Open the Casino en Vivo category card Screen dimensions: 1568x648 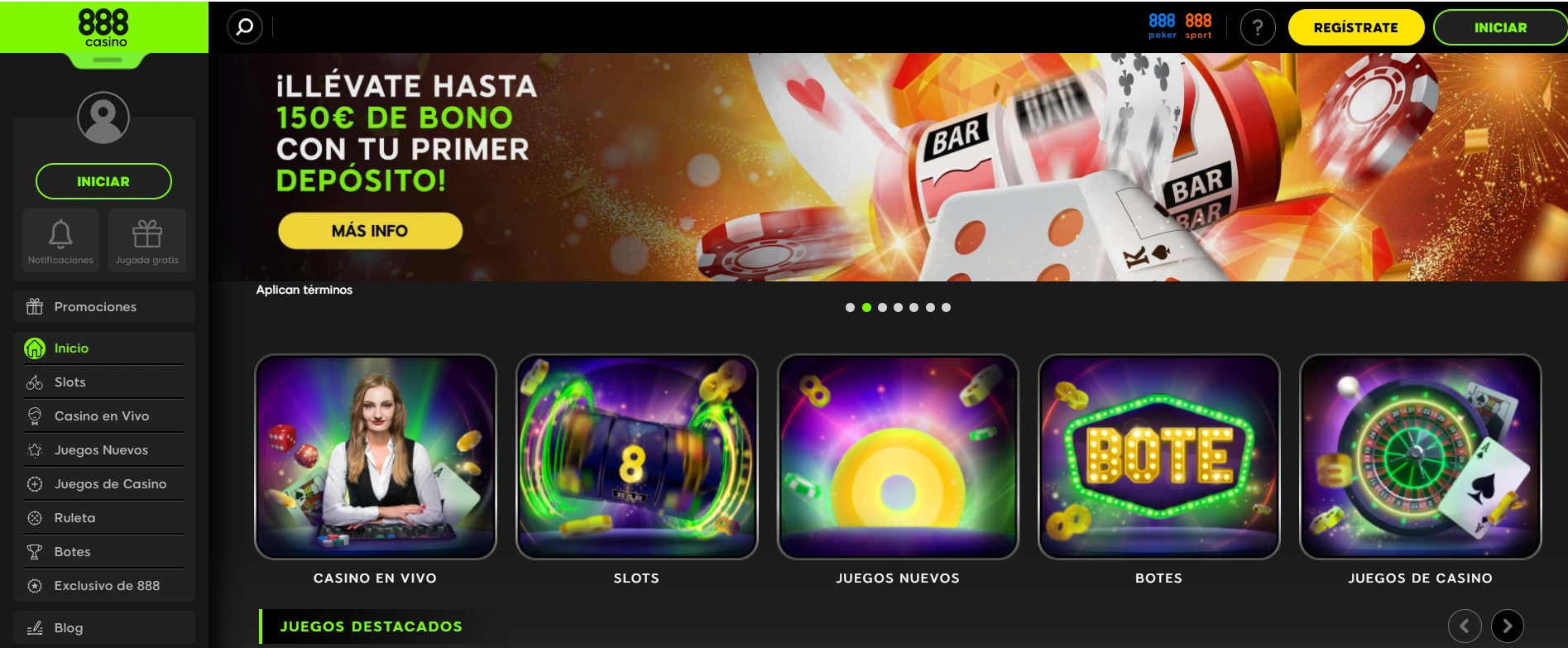coord(375,455)
